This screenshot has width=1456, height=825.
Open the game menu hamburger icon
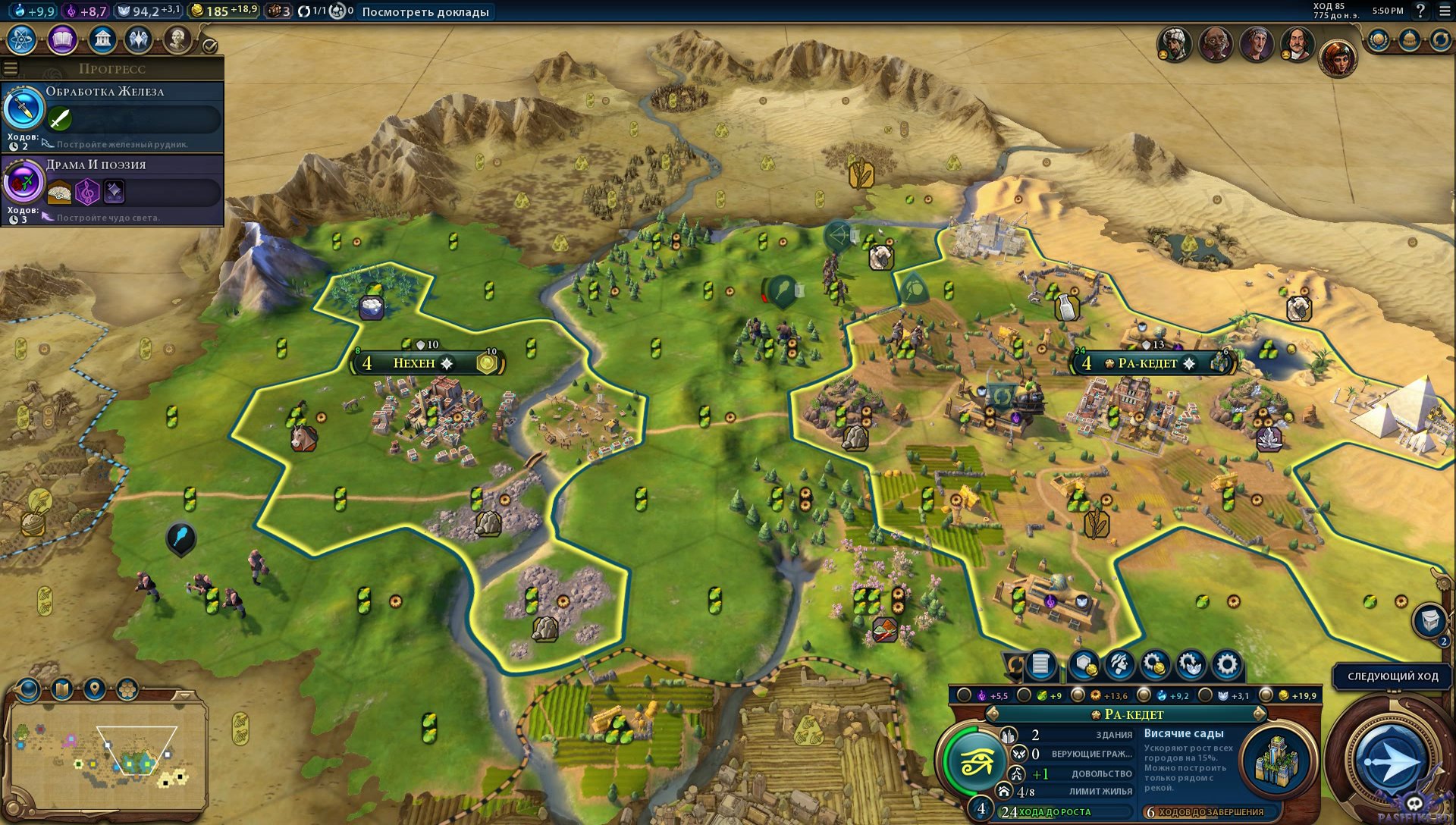1444,11
